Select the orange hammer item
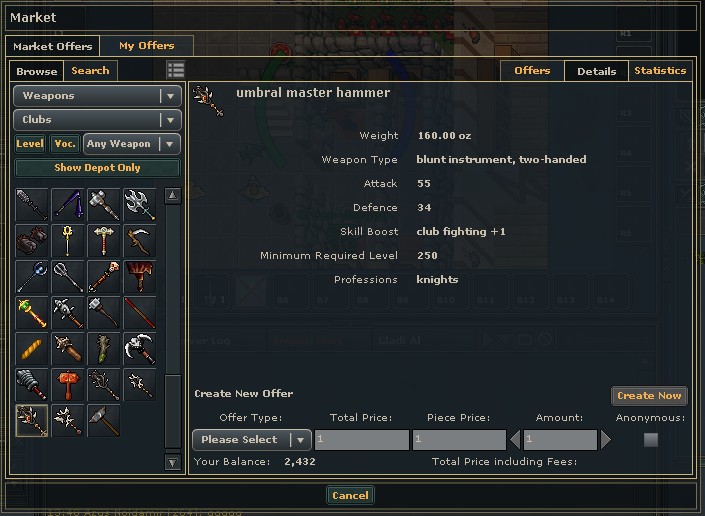This screenshot has height=516, width=705. [67, 385]
